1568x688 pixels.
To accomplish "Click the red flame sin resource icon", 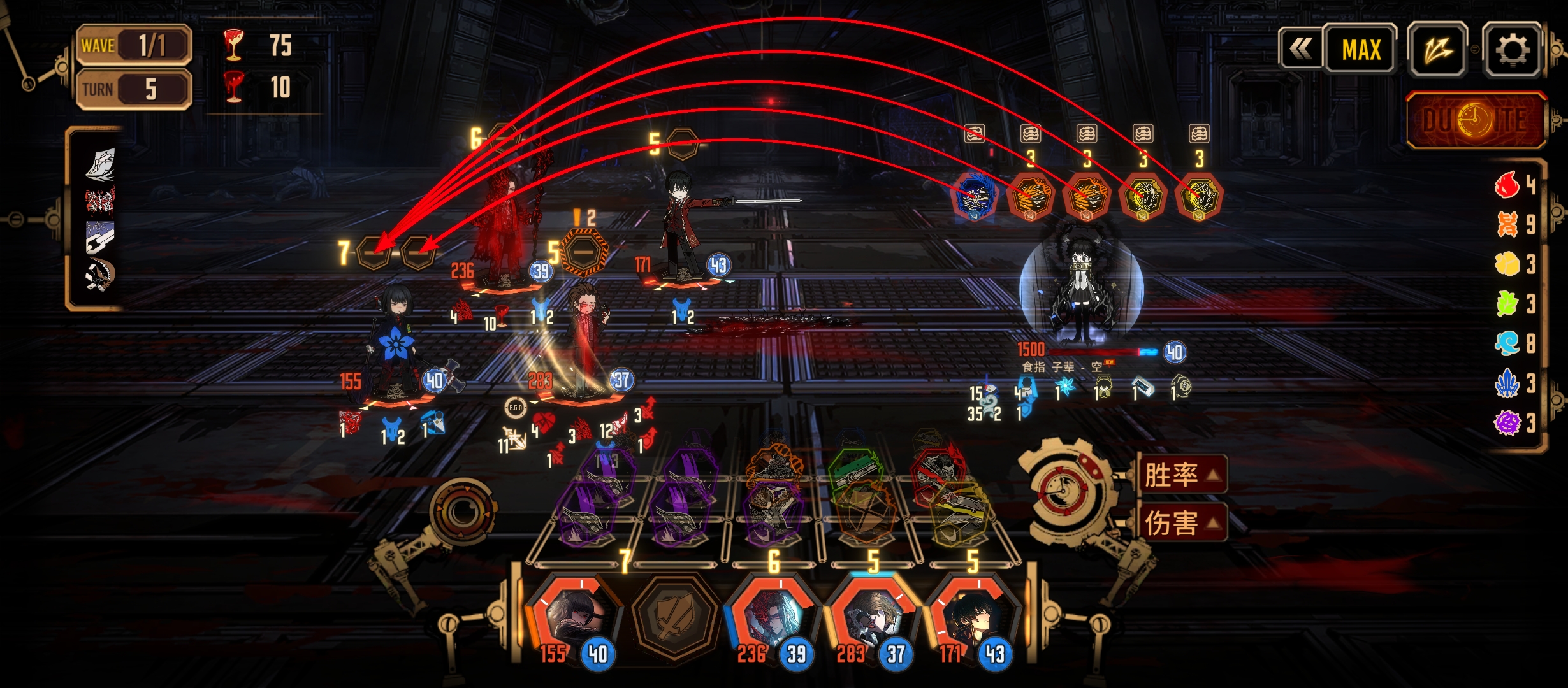I will [x=1507, y=185].
